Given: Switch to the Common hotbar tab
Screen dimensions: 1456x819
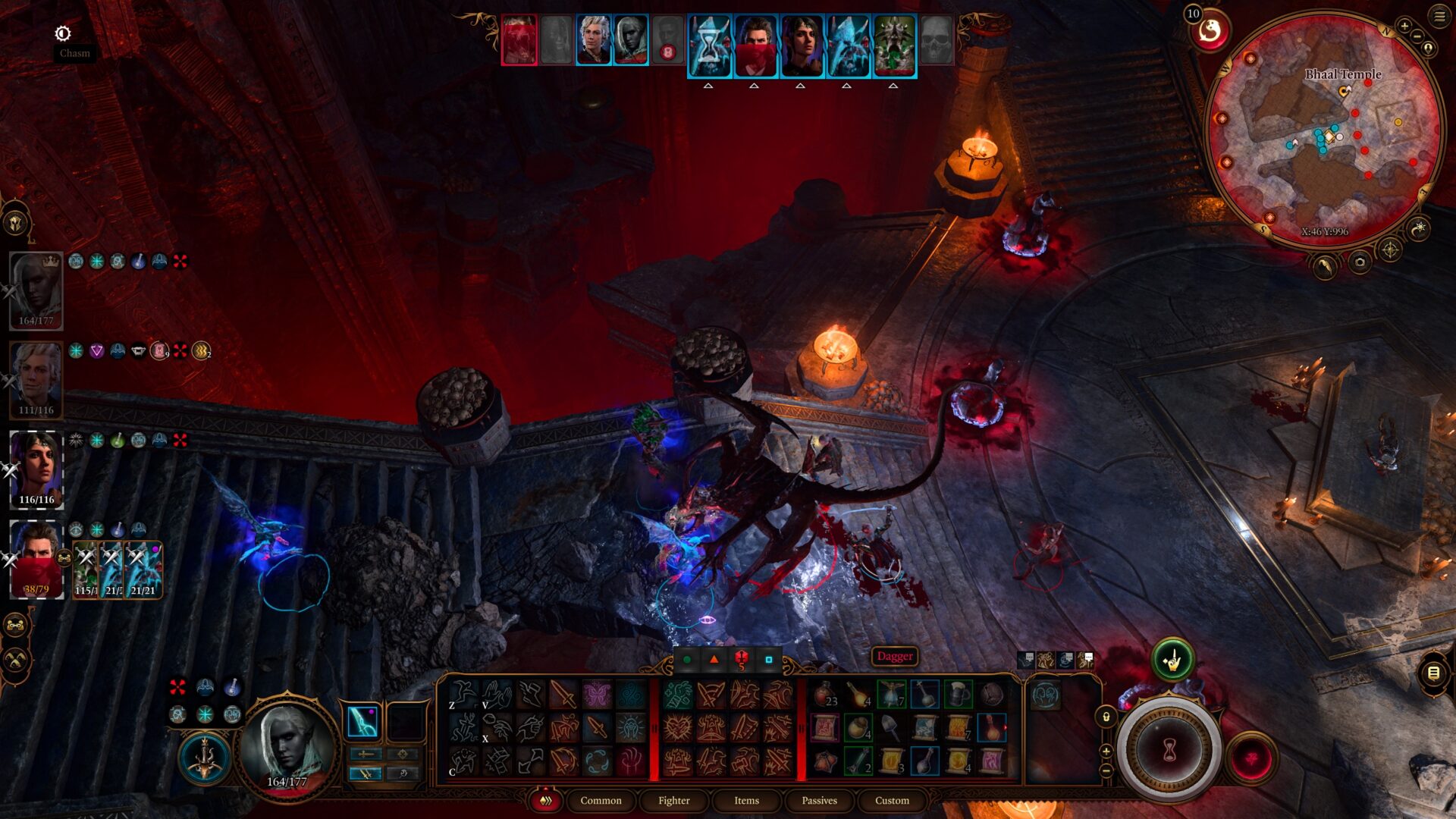Looking at the screenshot, I should (601, 801).
